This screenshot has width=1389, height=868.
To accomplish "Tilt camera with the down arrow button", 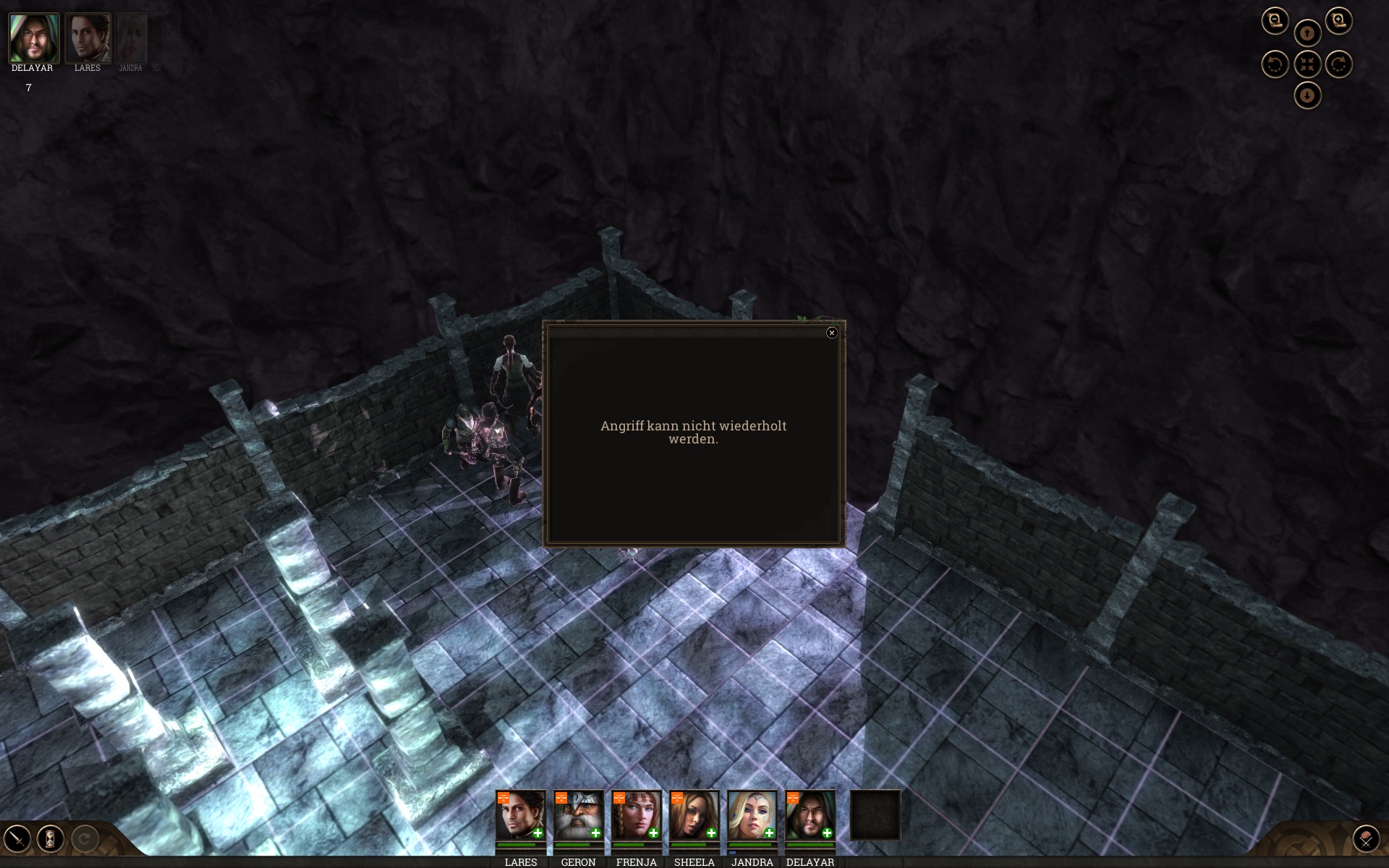I will (x=1307, y=95).
